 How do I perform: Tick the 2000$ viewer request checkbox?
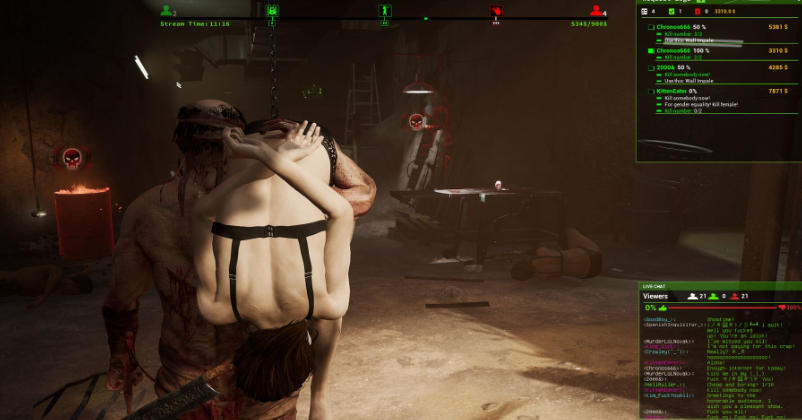651,68
